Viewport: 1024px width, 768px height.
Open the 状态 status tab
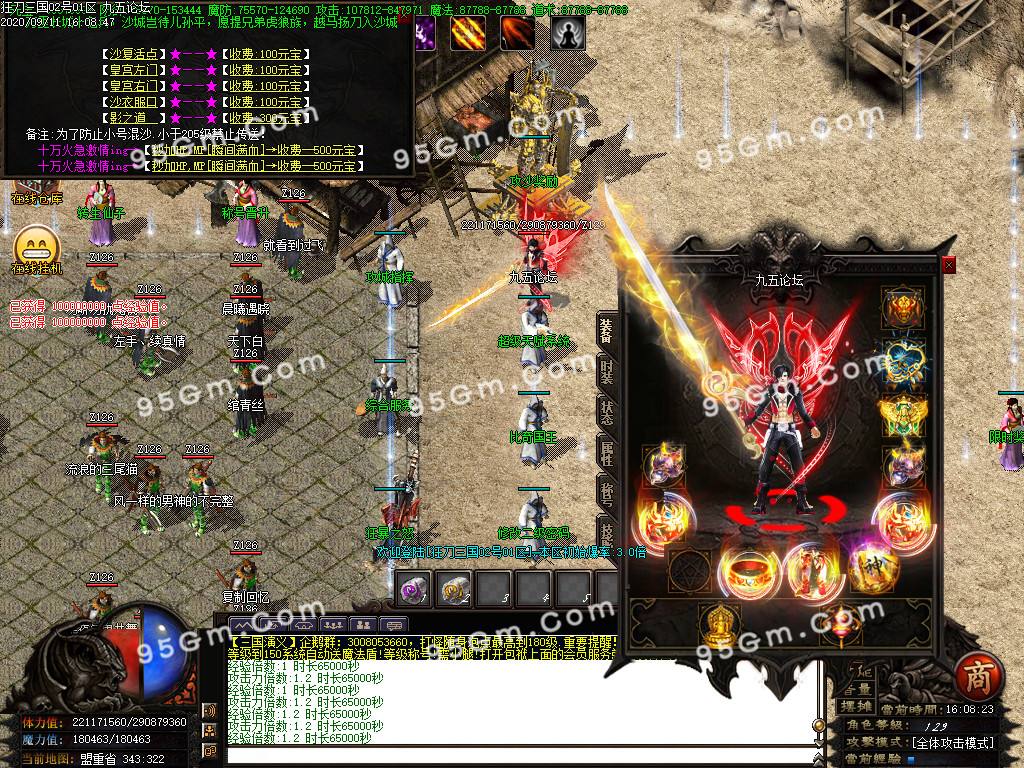(607, 412)
